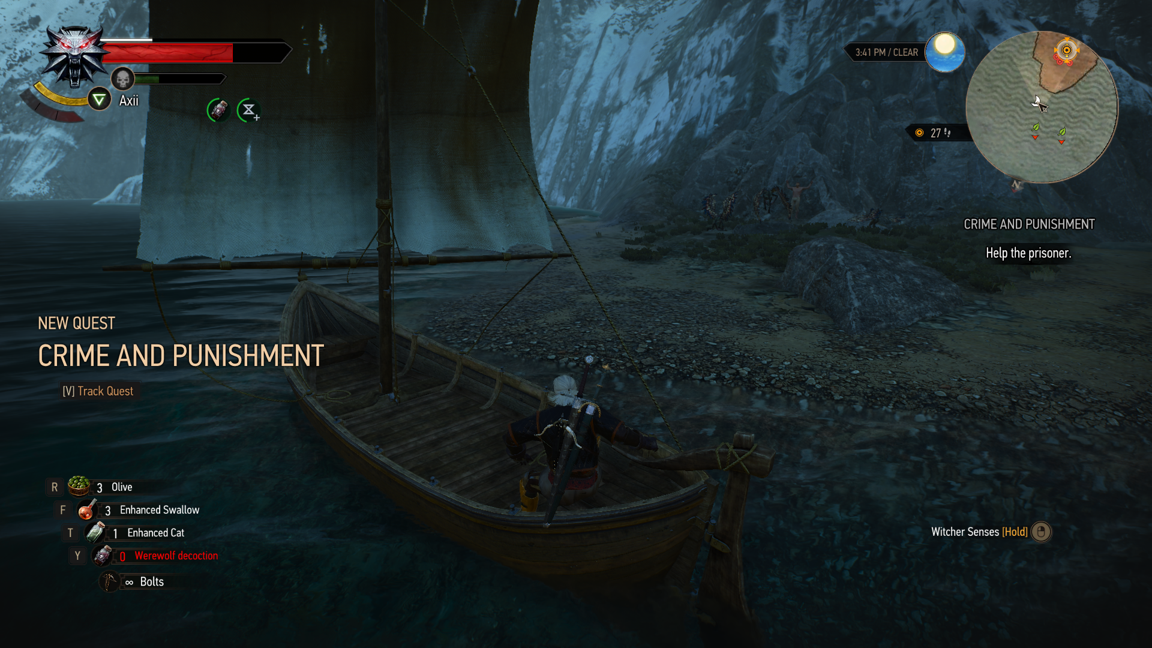
Task: Choose the Werewolf decoction slot
Action: (x=102, y=556)
